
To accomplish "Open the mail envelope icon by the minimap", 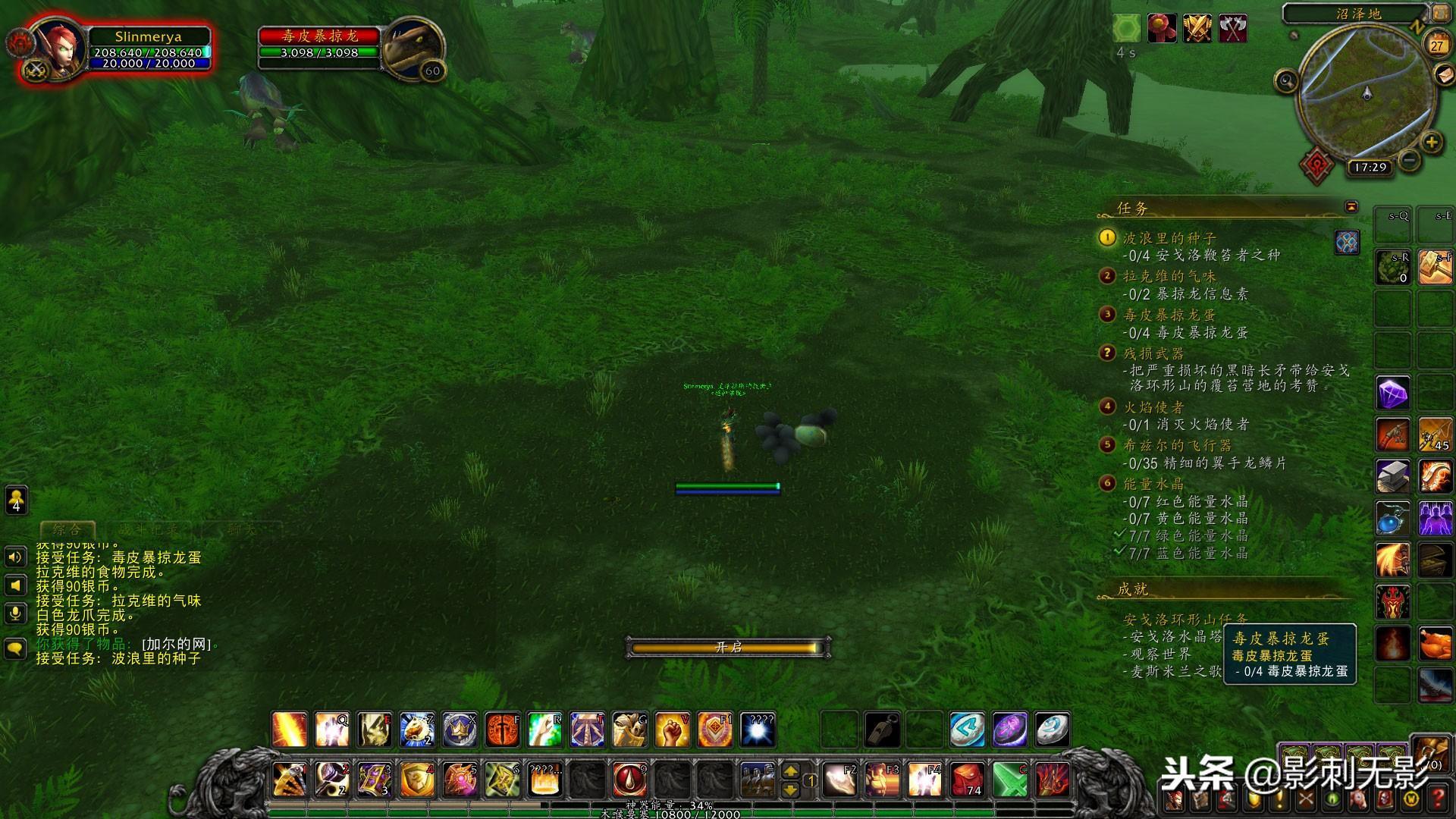I will click(x=1444, y=74).
